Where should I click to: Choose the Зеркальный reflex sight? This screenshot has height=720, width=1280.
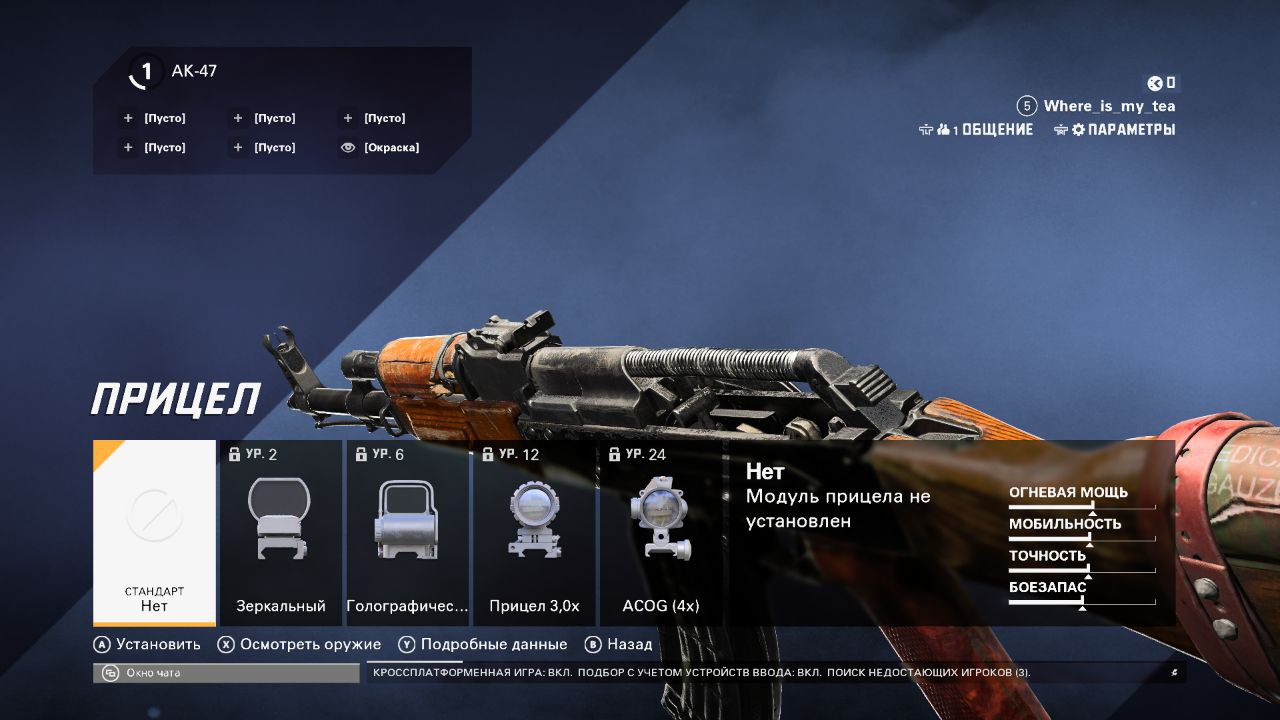click(x=281, y=533)
